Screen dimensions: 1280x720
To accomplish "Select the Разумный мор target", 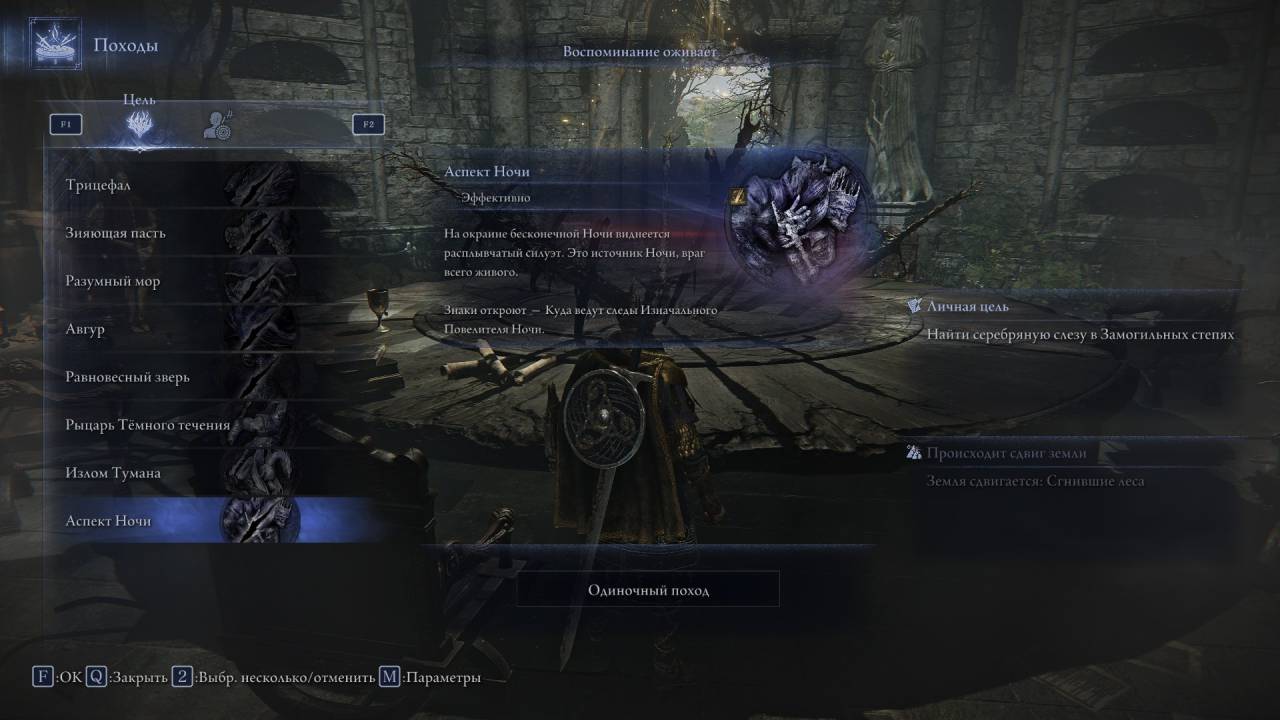I will click(x=180, y=281).
